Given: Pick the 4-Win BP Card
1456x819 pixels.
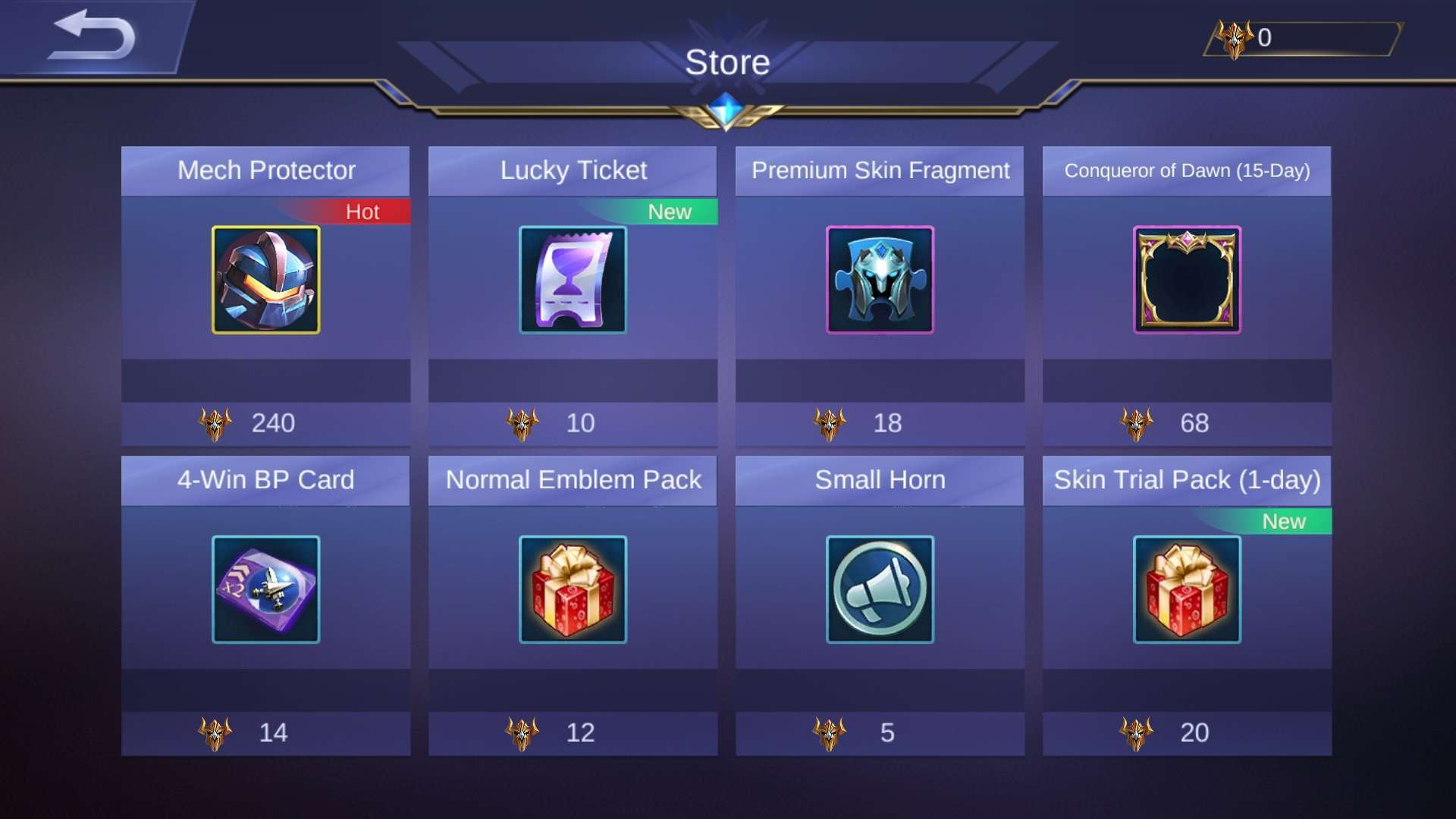Looking at the screenshot, I should tap(265, 589).
